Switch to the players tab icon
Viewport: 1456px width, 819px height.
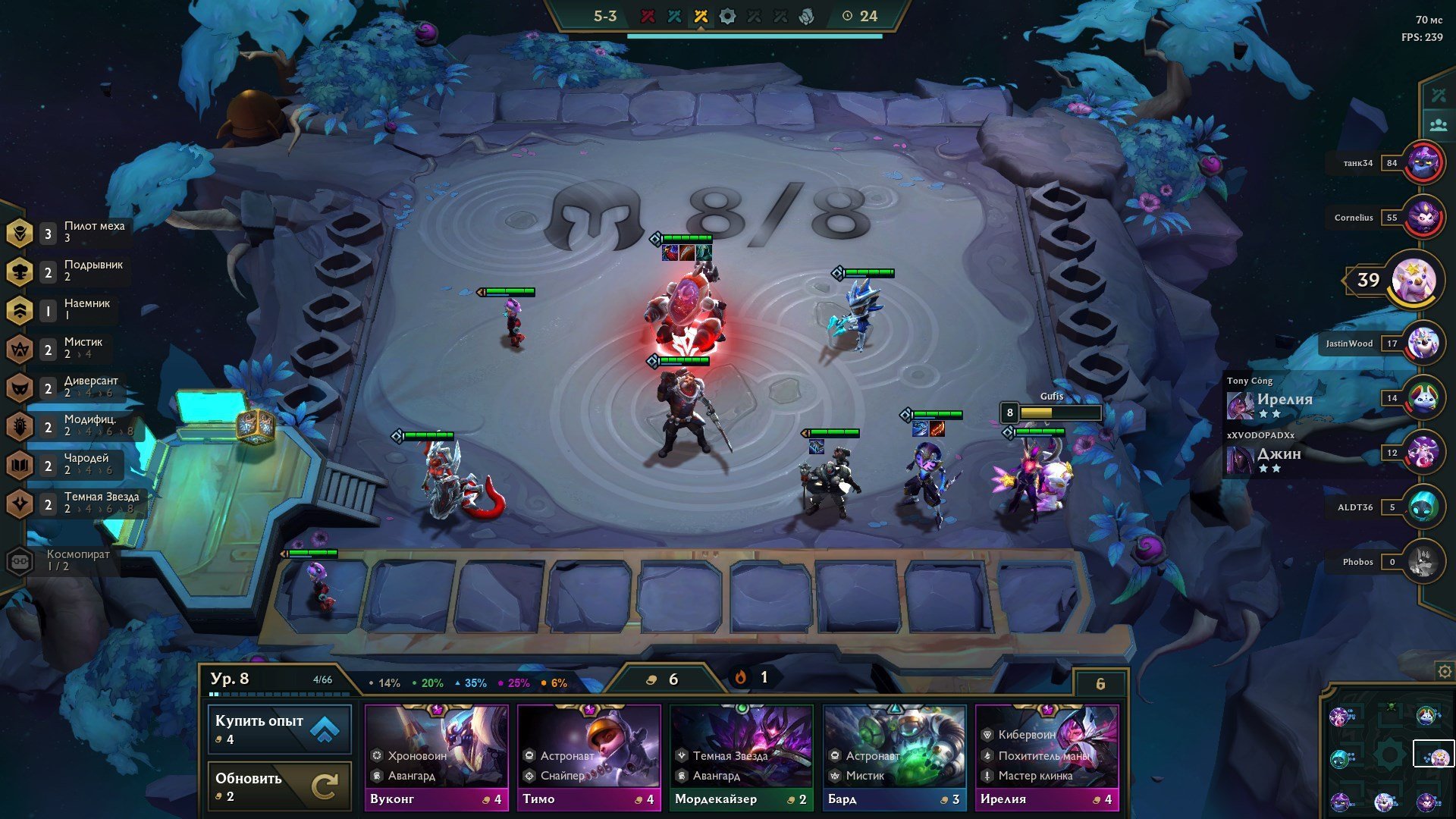1438,125
